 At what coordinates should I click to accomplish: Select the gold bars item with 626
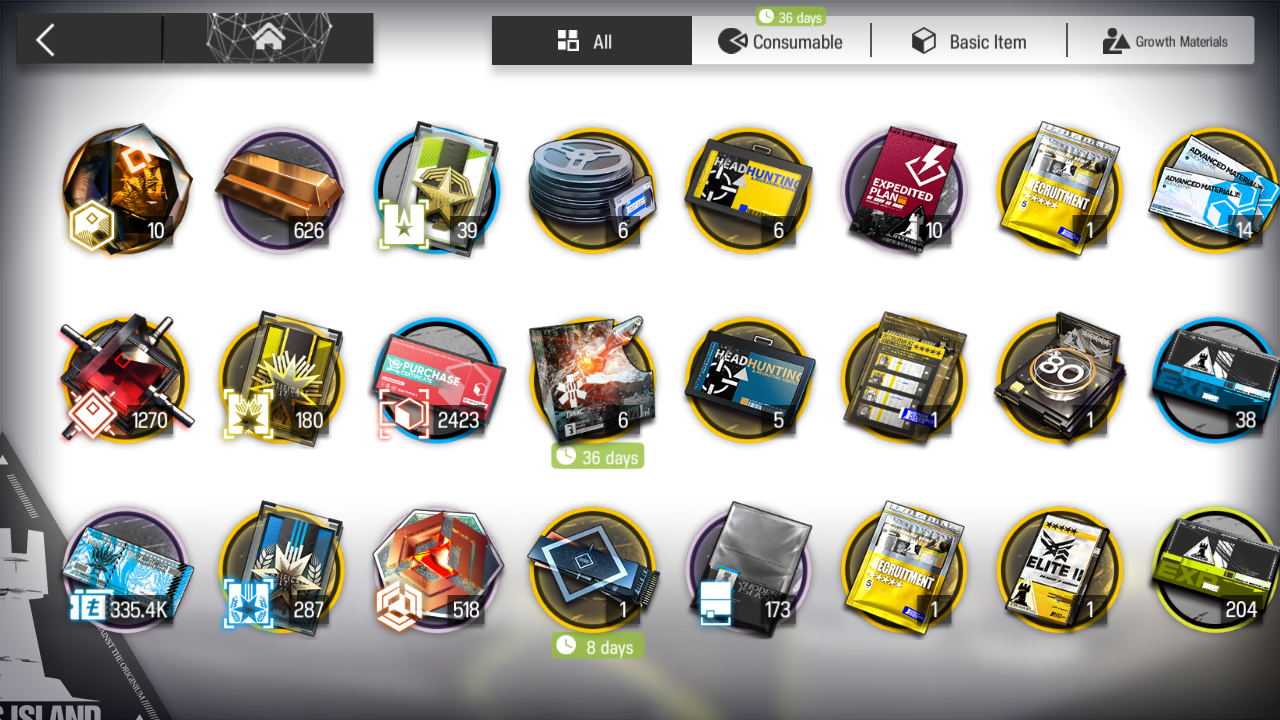pyautogui.click(x=279, y=190)
